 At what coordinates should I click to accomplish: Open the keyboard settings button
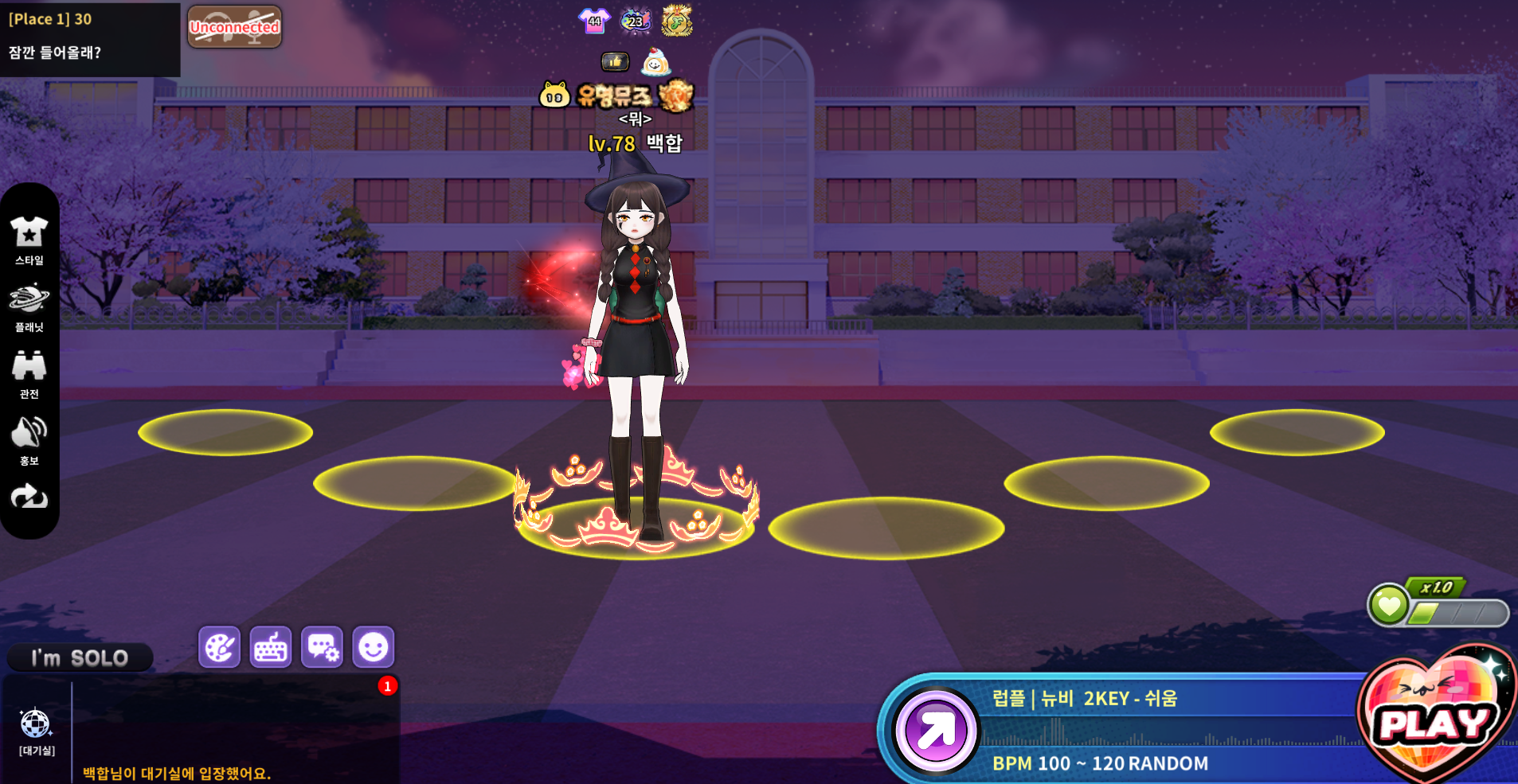tap(271, 647)
